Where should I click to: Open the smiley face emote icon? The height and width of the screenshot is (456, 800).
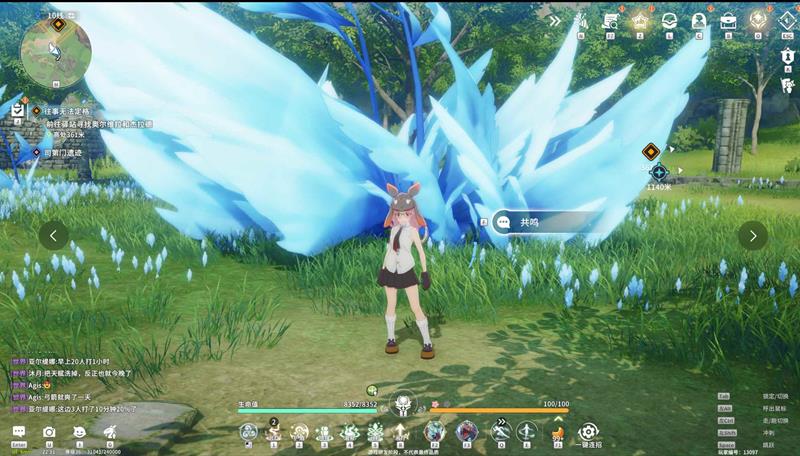click(x=79, y=432)
